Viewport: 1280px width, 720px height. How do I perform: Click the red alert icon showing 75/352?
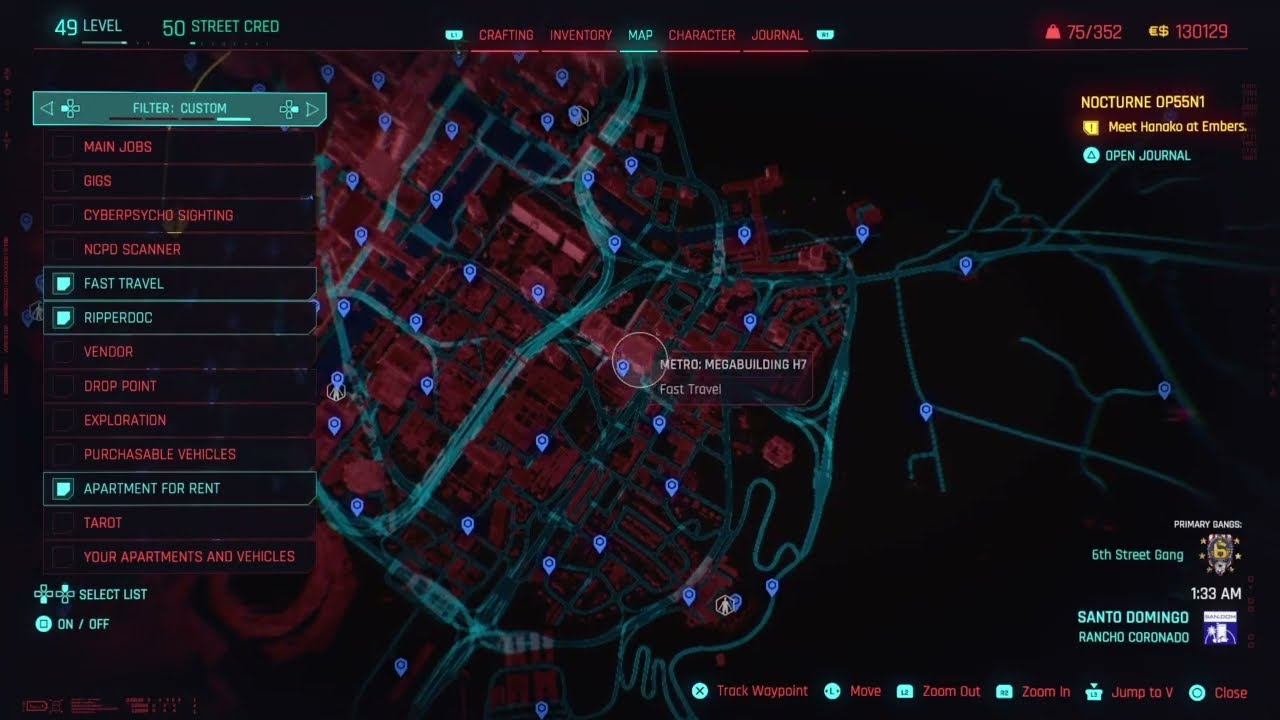pos(1053,31)
